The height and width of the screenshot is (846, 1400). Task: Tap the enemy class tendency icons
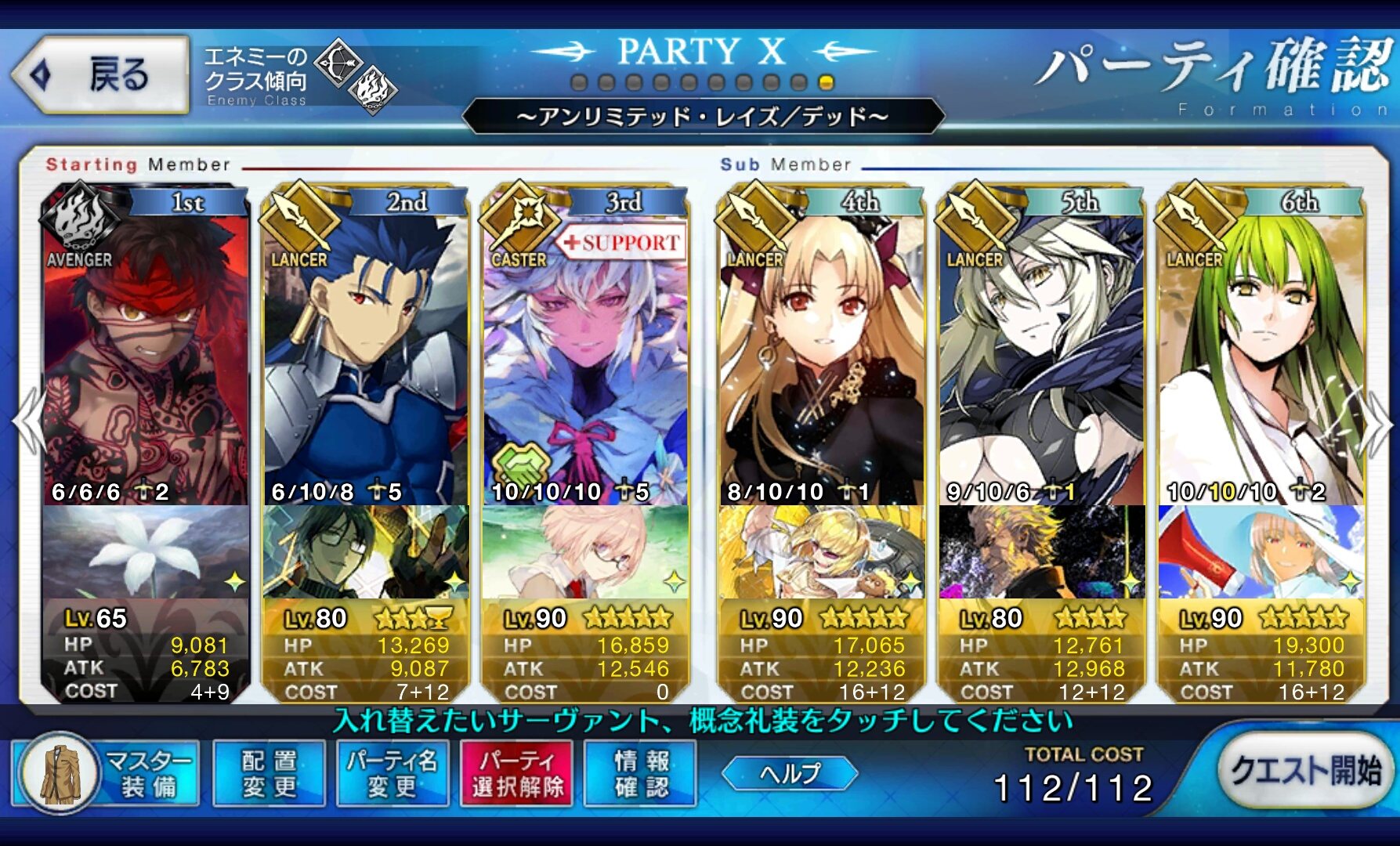(x=356, y=77)
